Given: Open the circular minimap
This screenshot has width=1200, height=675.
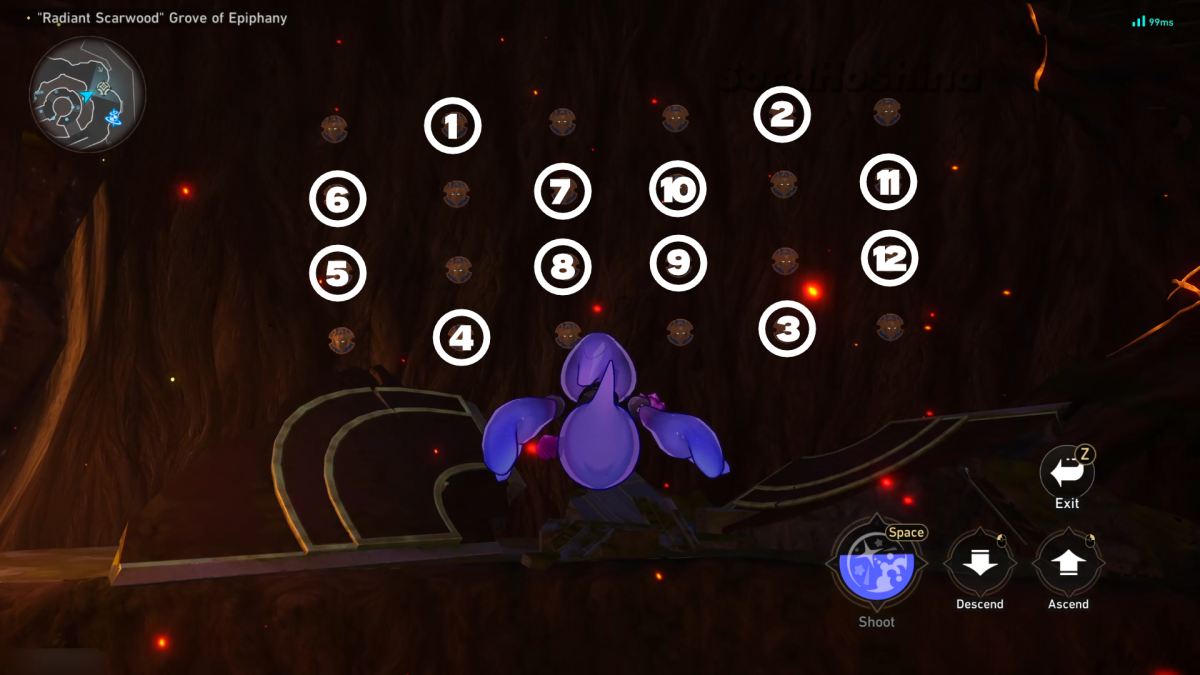Looking at the screenshot, I should pyautogui.click(x=87, y=94).
